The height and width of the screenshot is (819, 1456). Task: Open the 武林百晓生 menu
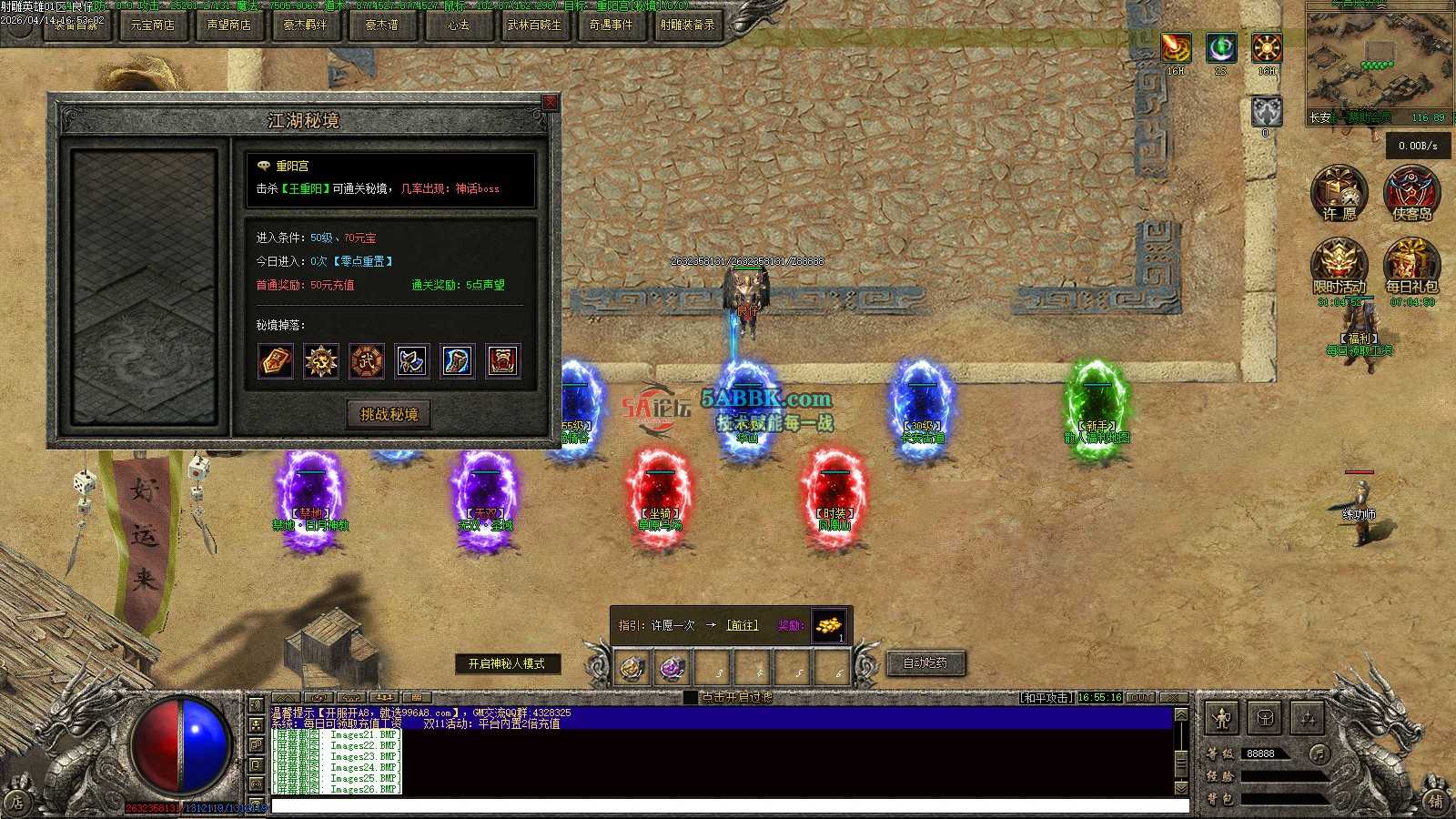tap(535, 25)
